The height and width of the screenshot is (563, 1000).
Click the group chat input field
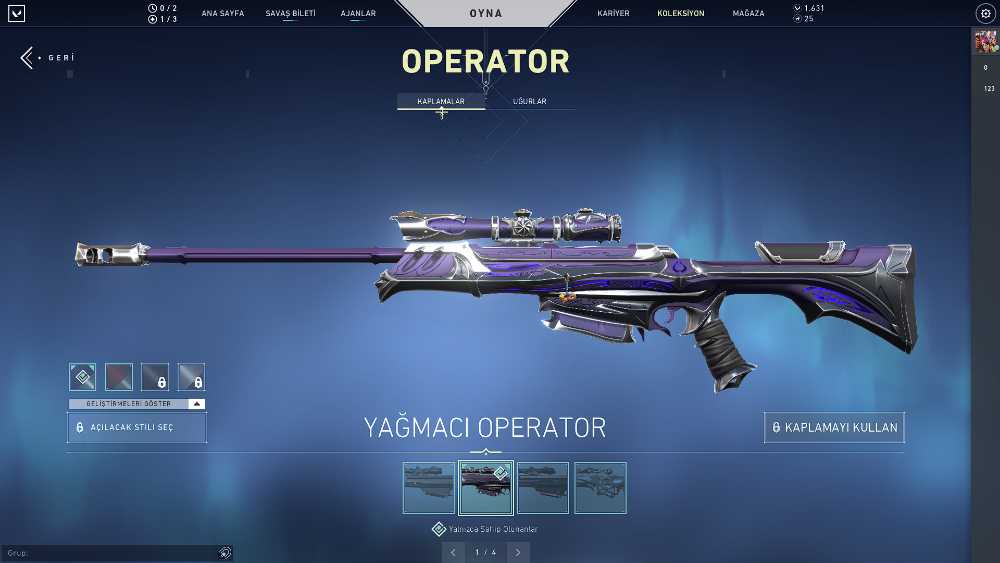tap(110, 552)
